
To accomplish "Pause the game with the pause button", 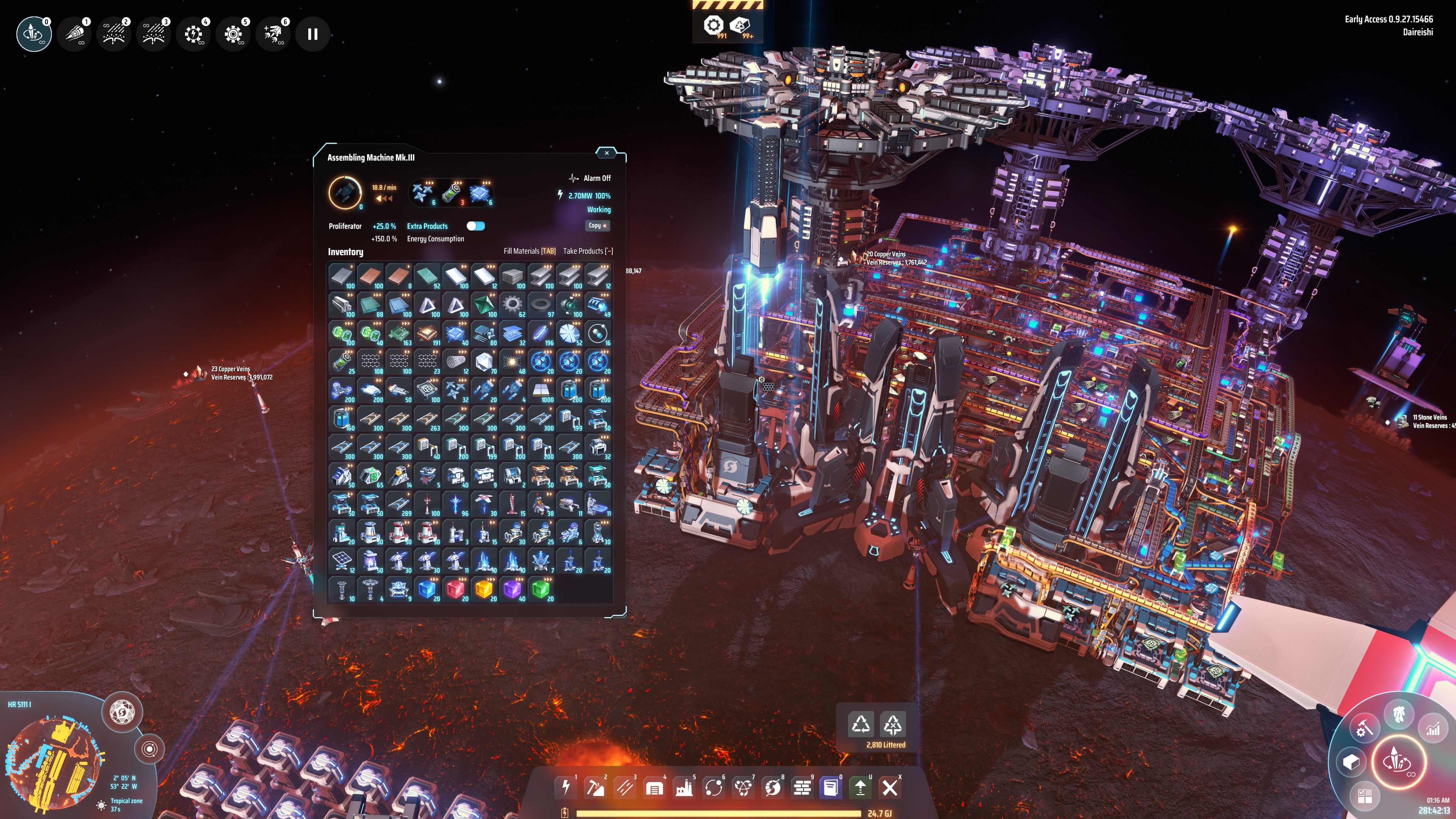I will pyautogui.click(x=312, y=35).
